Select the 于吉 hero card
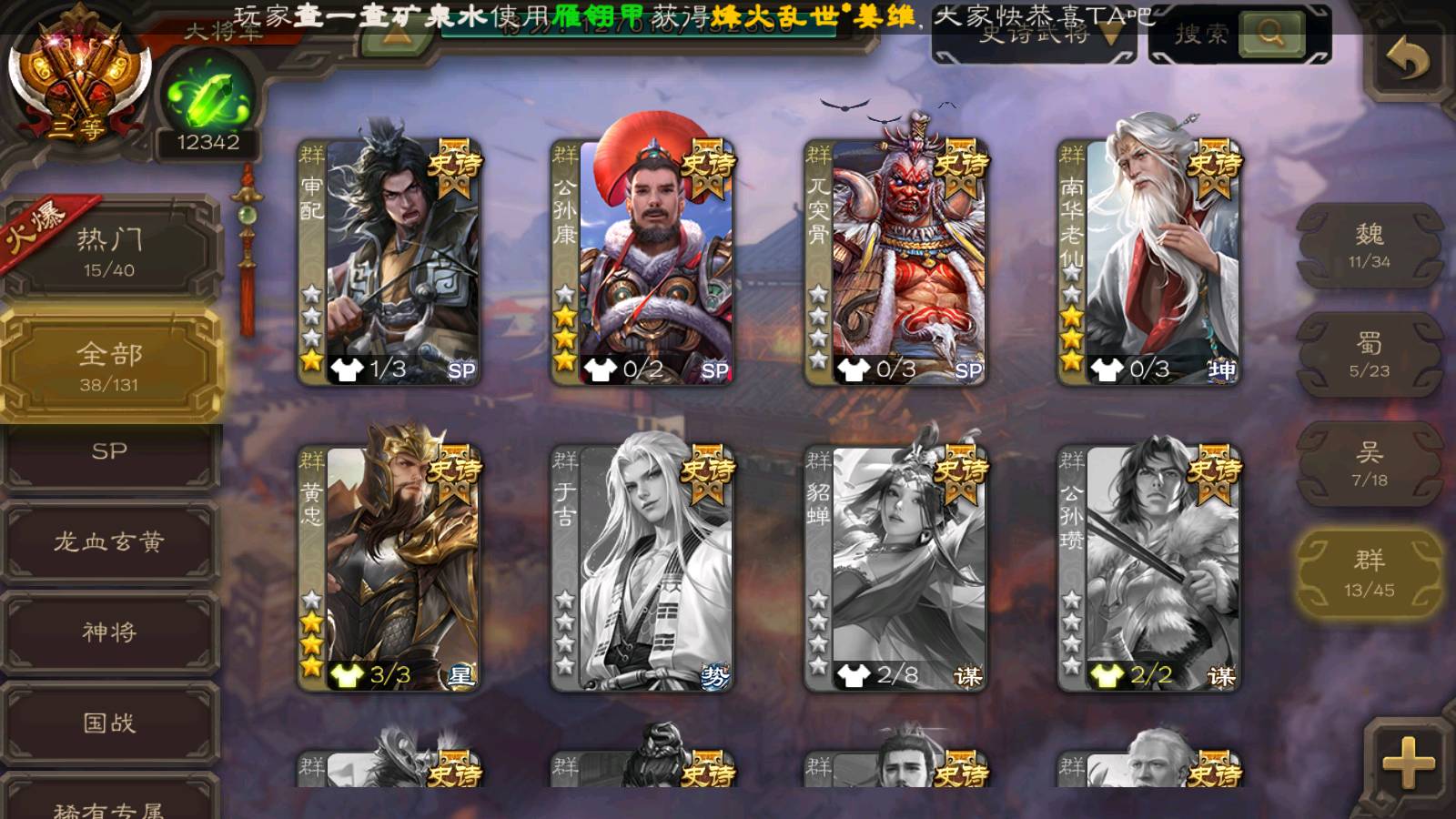1456x819 pixels. point(643,569)
